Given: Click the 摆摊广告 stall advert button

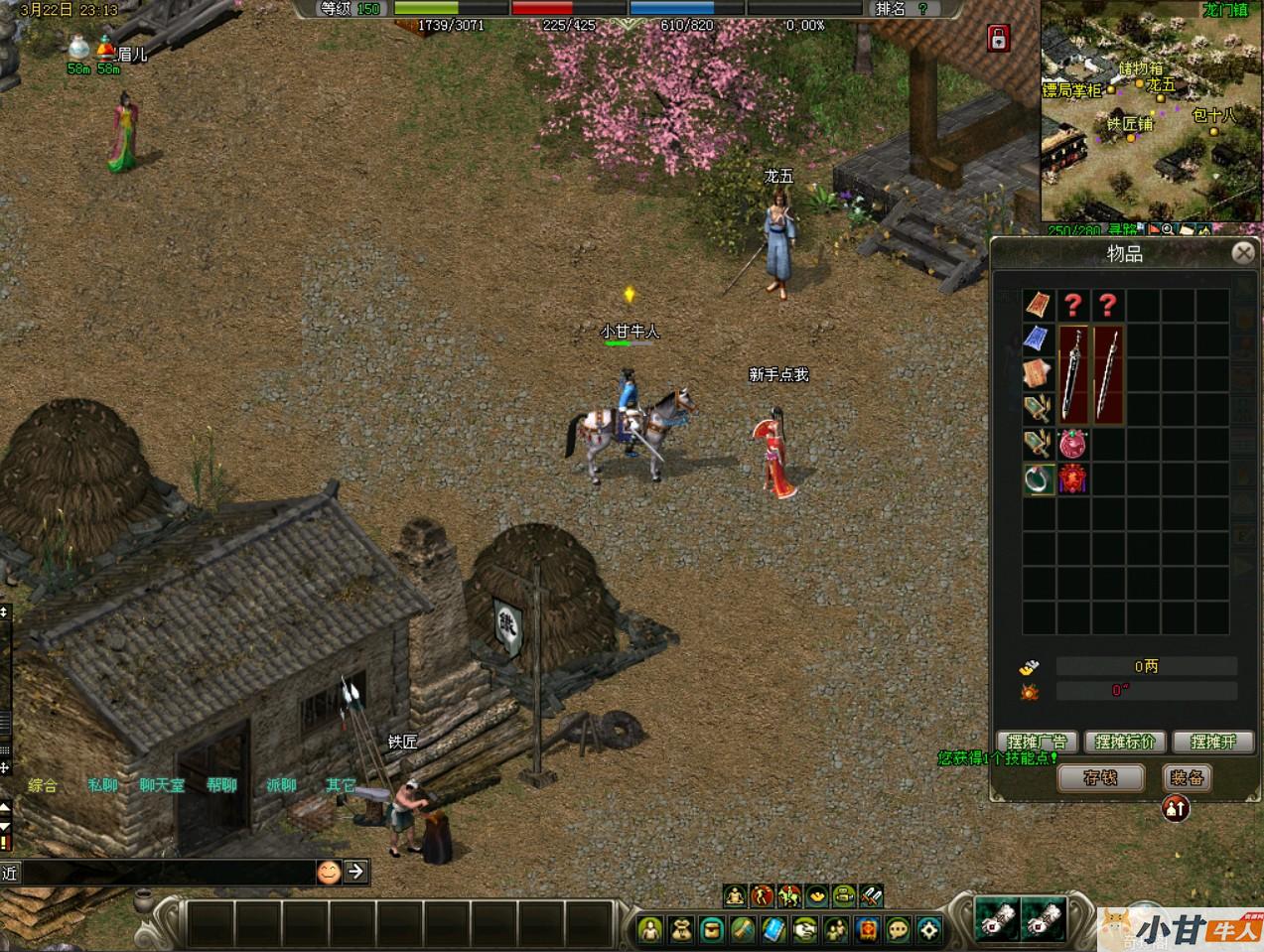Looking at the screenshot, I should click(x=1037, y=742).
